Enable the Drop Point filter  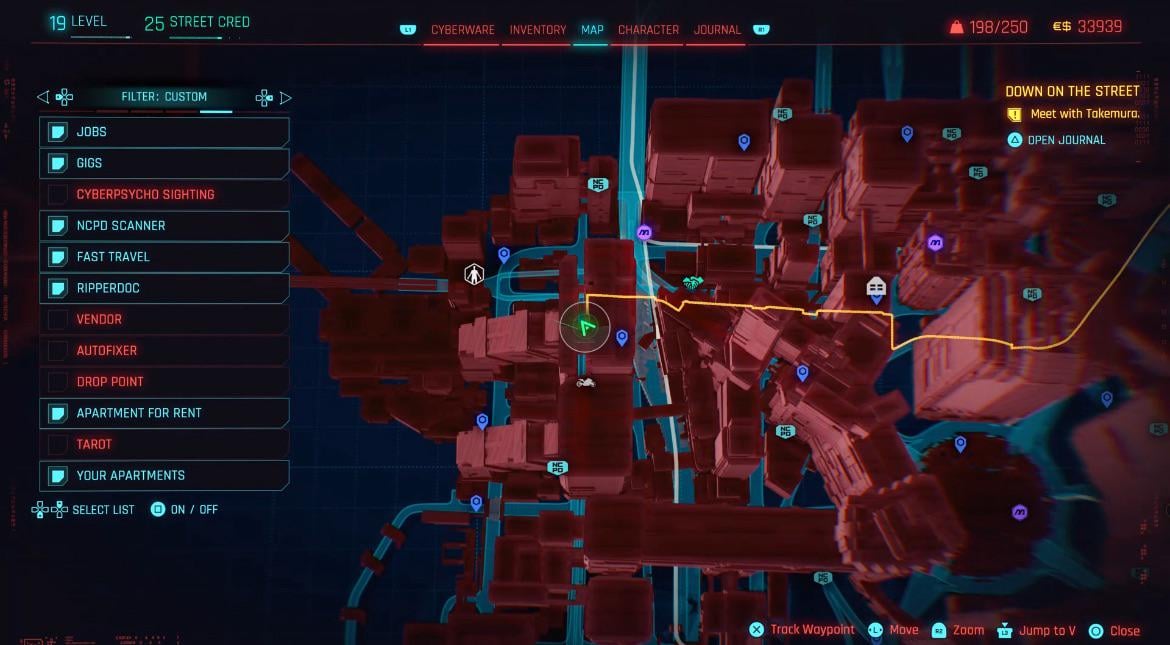[165, 382]
